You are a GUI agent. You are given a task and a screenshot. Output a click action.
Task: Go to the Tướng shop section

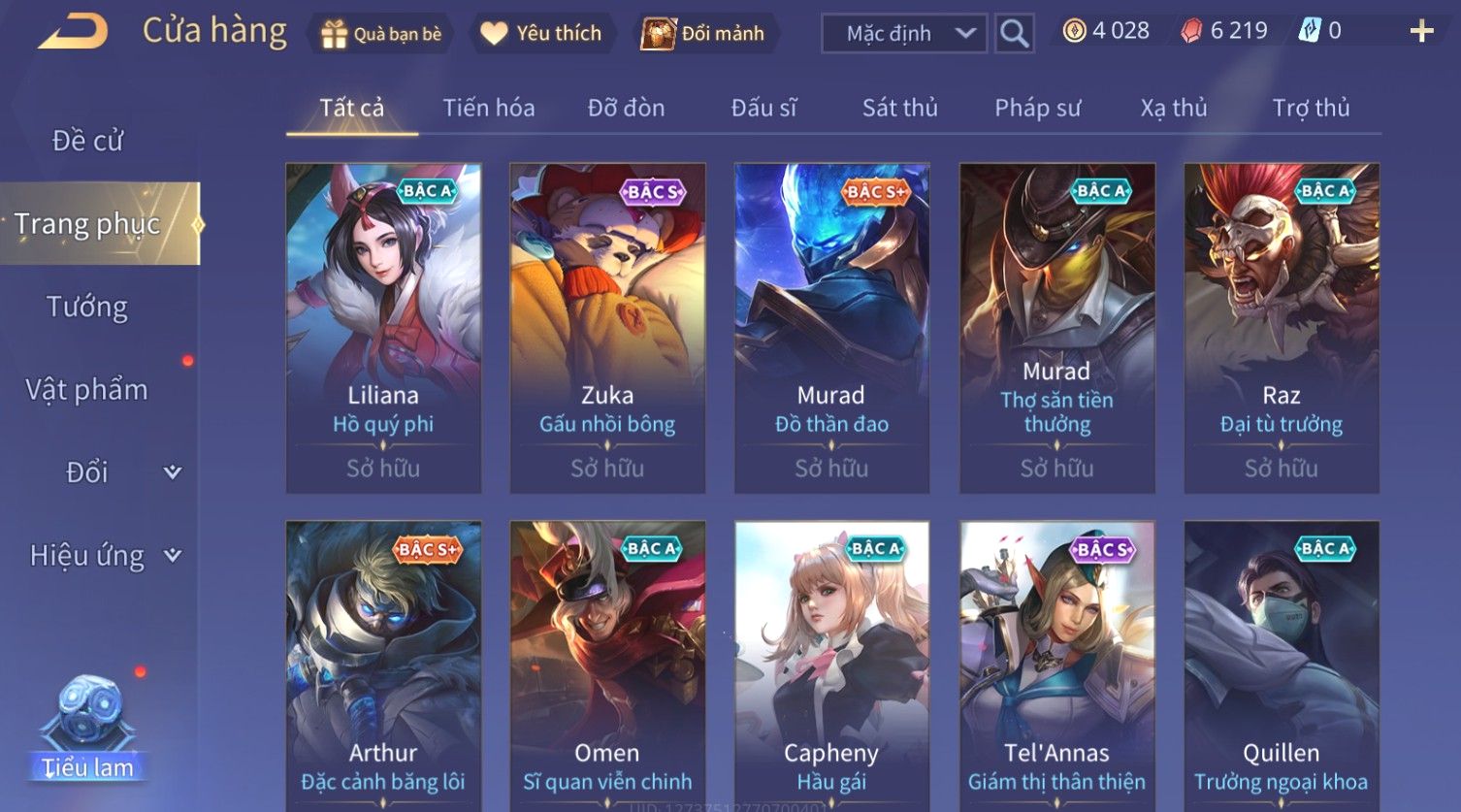point(87,307)
